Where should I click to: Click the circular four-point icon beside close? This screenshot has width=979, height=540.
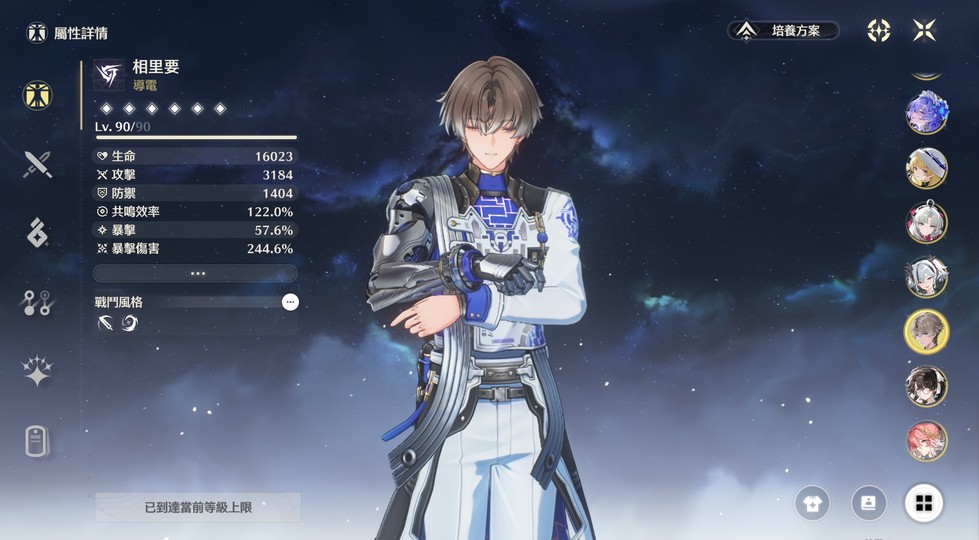878,31
